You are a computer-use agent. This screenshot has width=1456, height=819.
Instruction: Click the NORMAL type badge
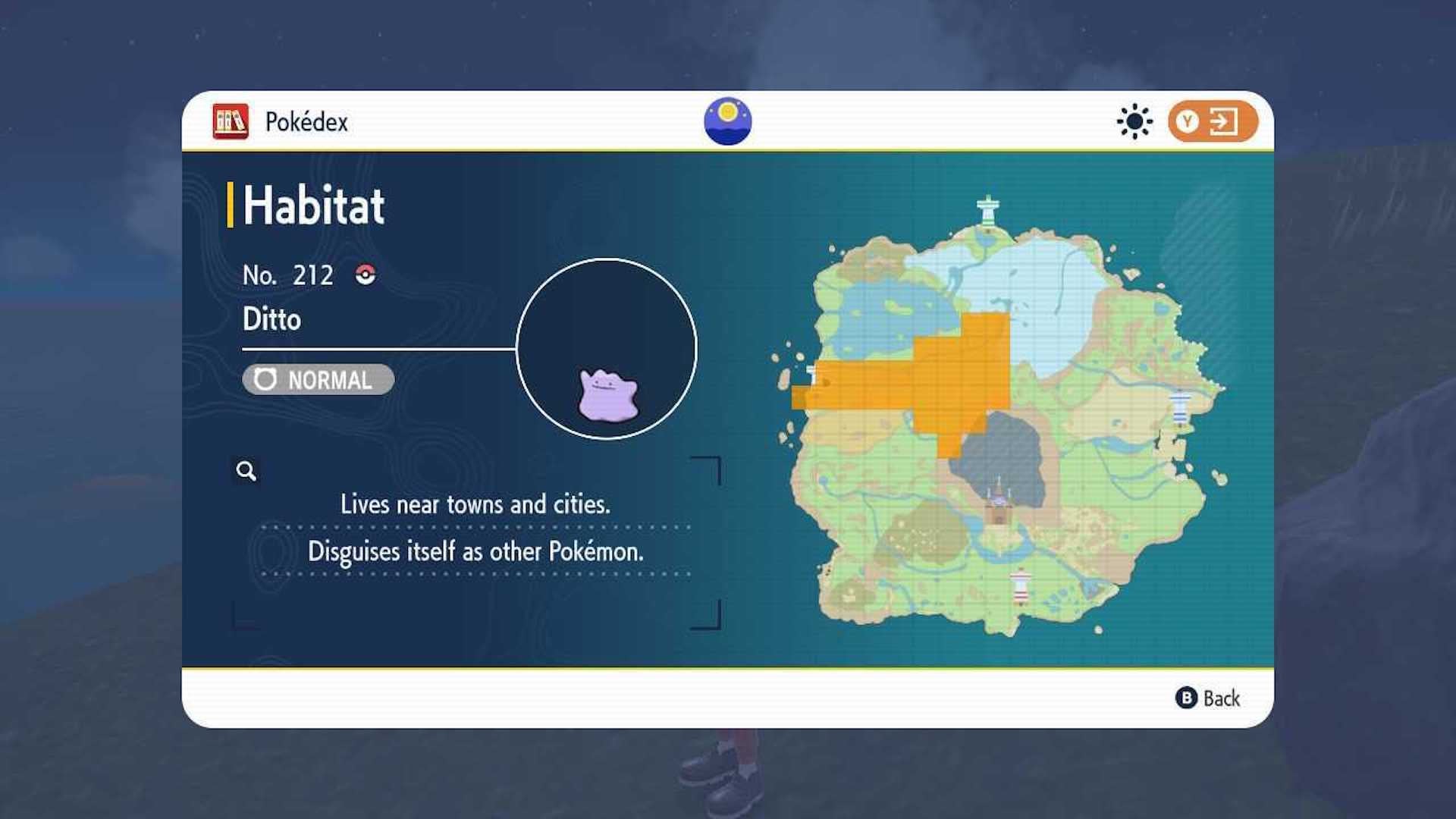coord(317,380)
